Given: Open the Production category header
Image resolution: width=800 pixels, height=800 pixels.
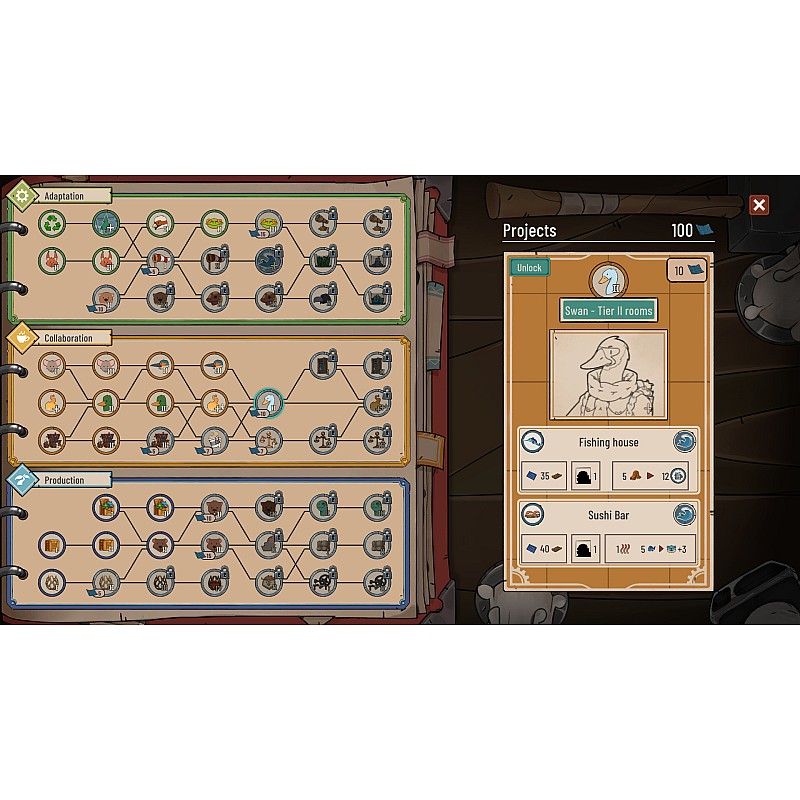Looking at the screenshot, I should [63, 480].
